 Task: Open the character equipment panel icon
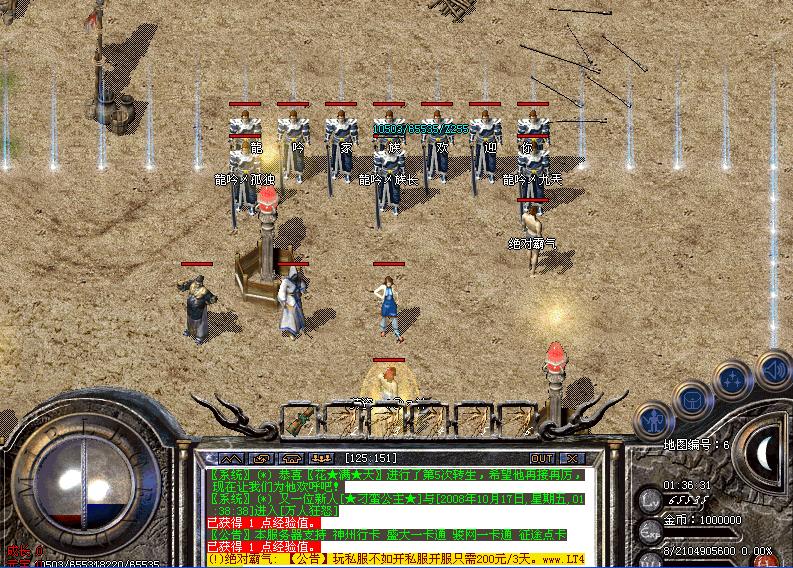(654, 421)
